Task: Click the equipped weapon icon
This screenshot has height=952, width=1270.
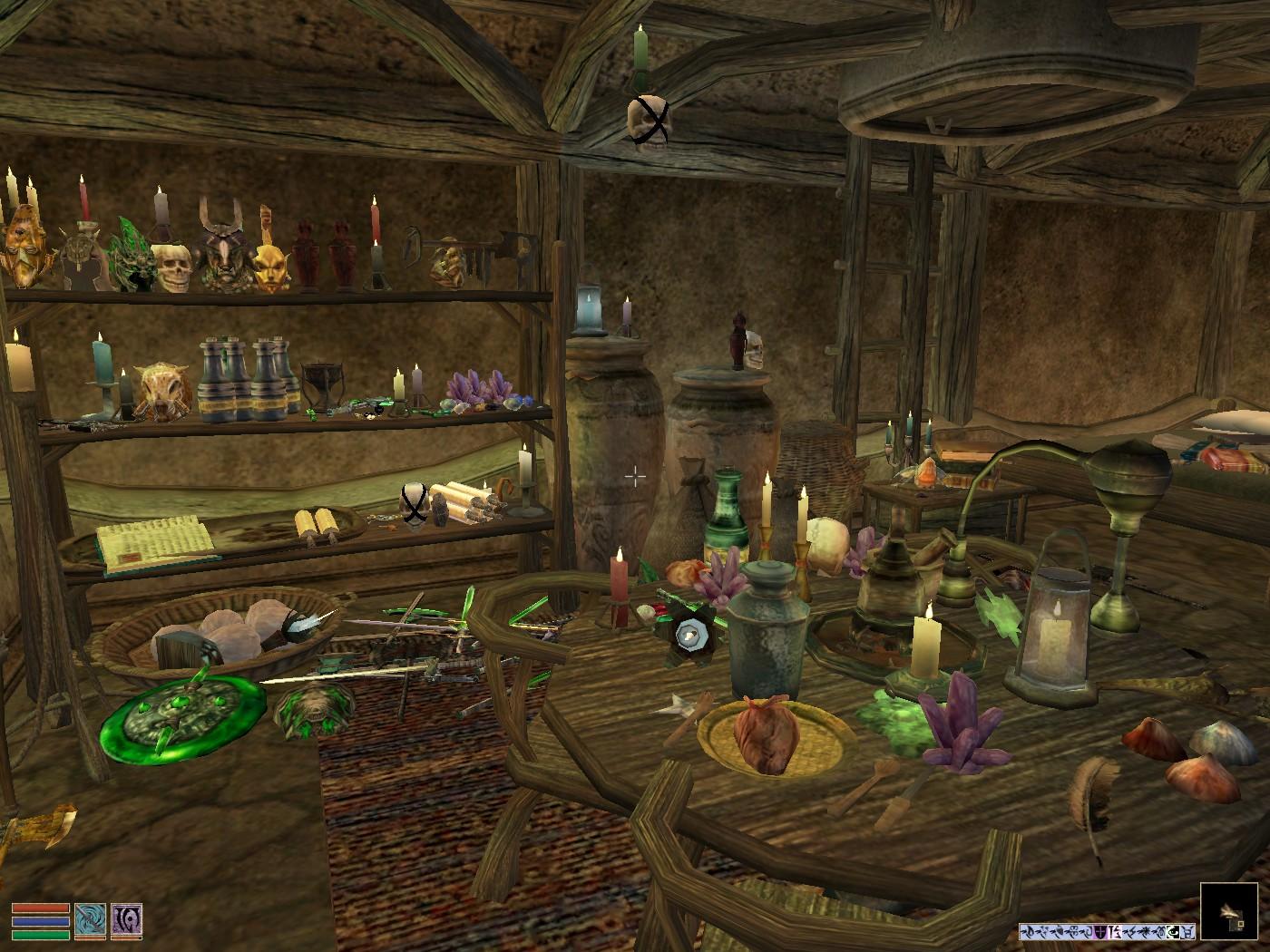Action: click(x=91, y=921)
